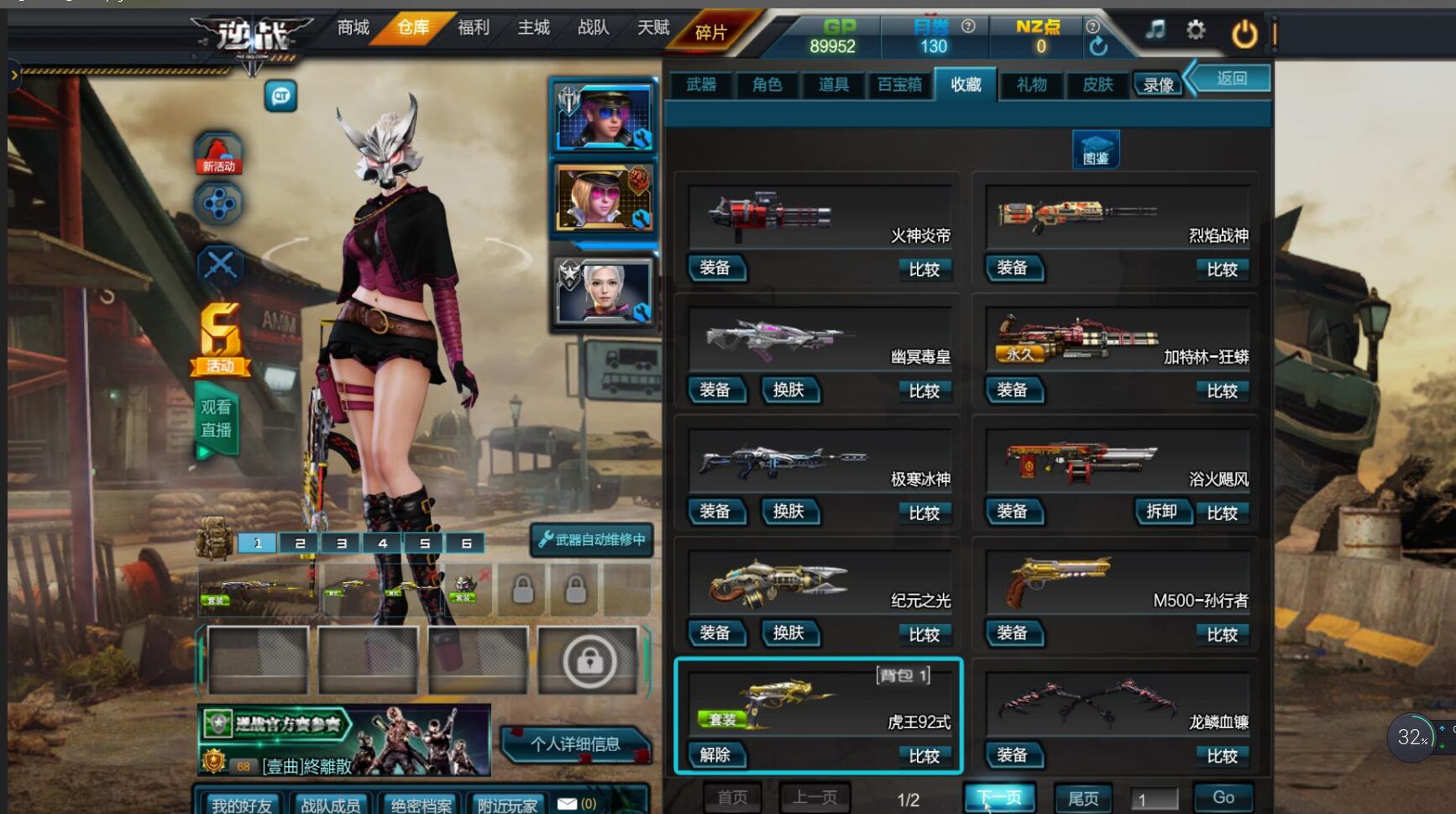Go to the 战队 team menu
Image resolution: width=1456 pixels, height=814 pixels.
[x=593, y=28]
